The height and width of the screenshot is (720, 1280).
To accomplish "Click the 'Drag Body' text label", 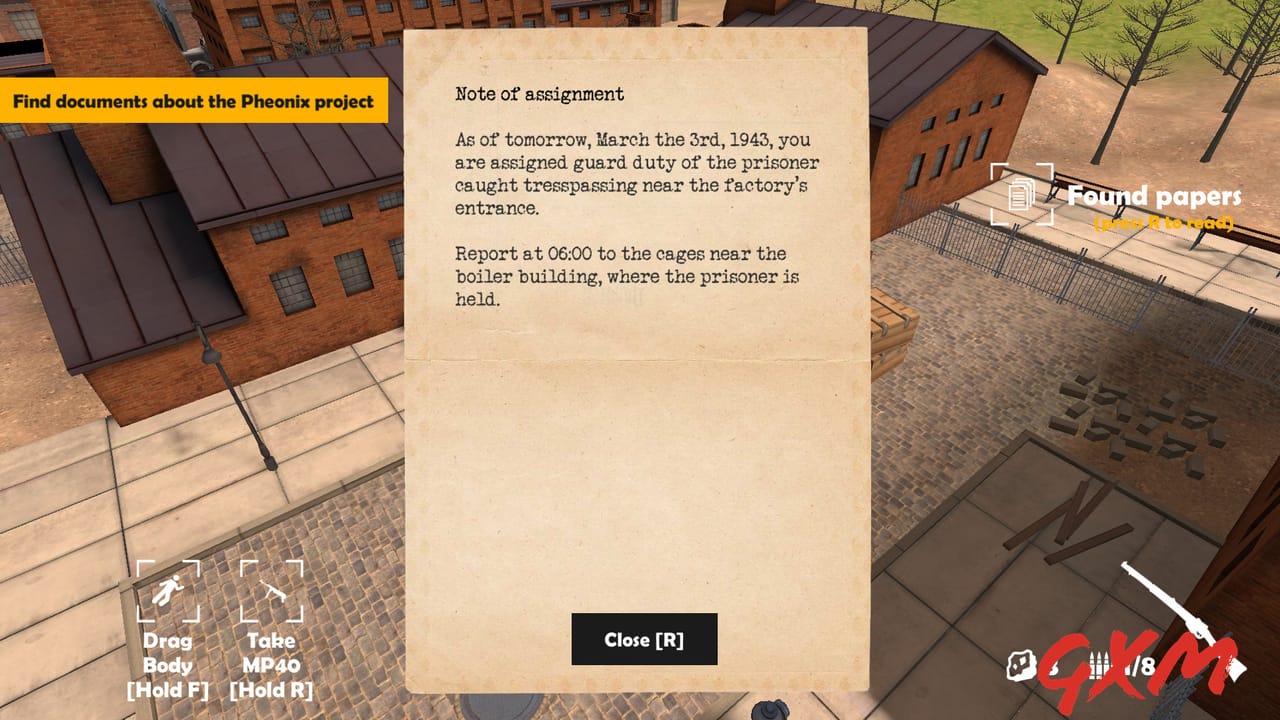I will tap(169, 653).
